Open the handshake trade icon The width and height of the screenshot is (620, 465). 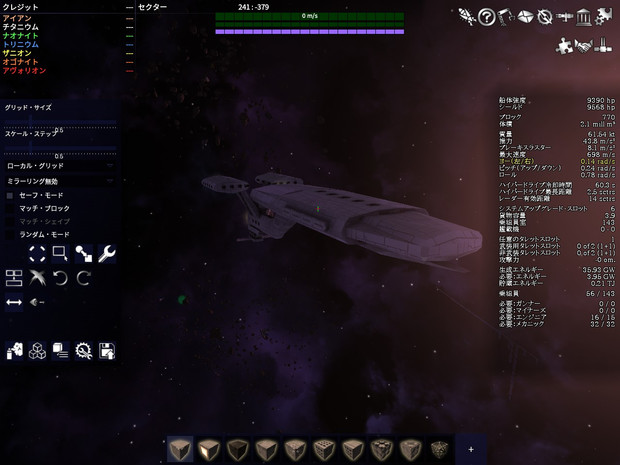pyautogui.click(x=583, y=45)
